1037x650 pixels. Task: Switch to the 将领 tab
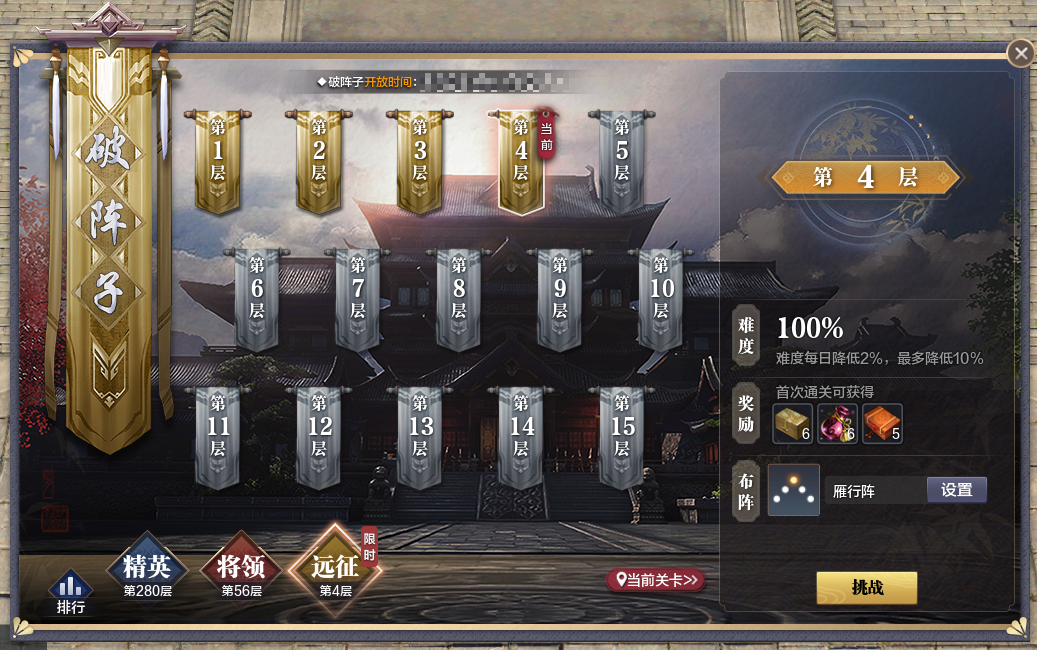pyautogui.click(x=241, y=570)
